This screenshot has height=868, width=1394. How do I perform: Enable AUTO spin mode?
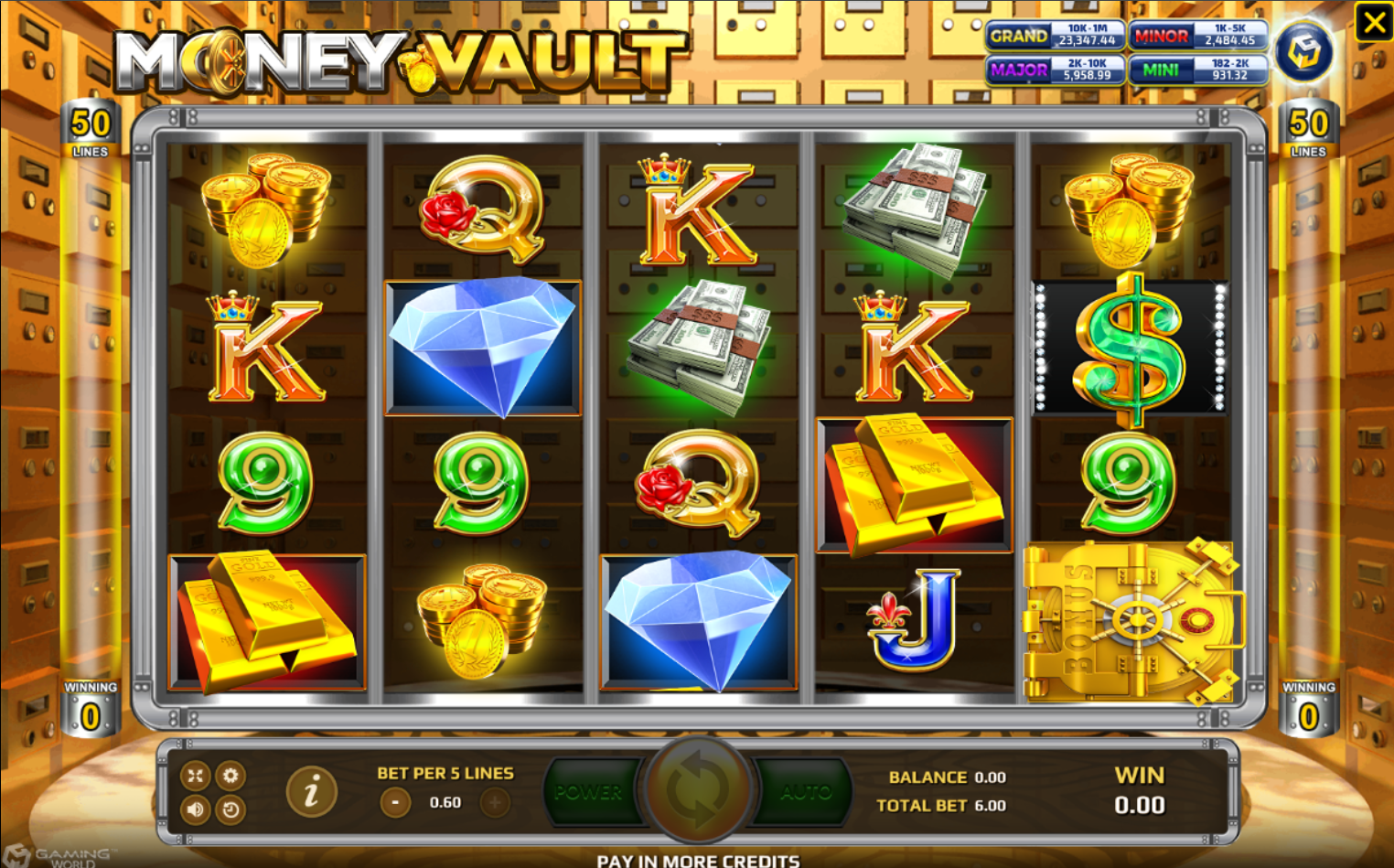tap(809, 792)
